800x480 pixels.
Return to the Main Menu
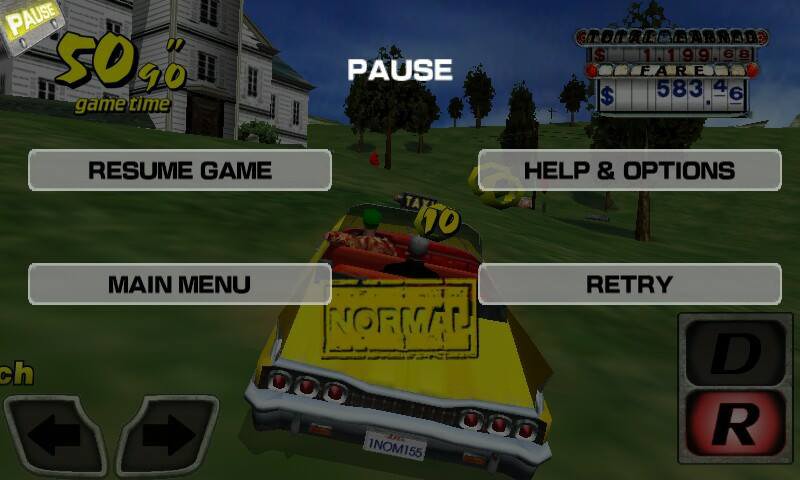180,284
